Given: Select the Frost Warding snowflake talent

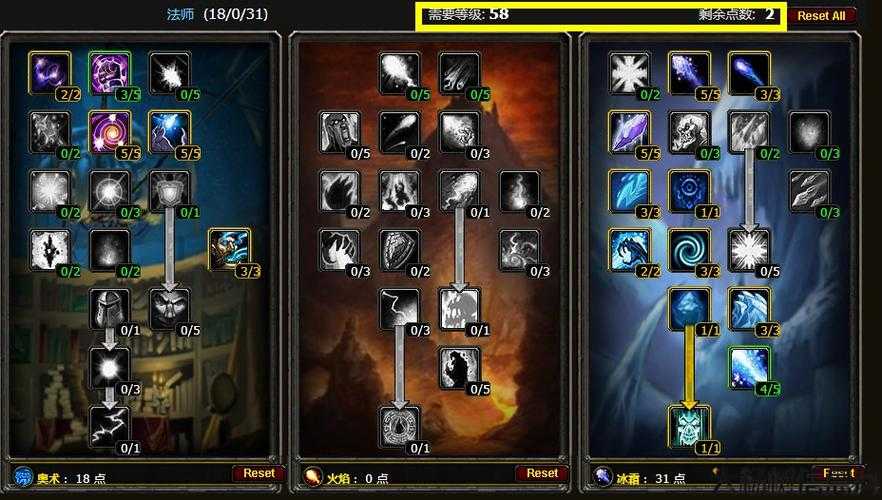Looking at the screenshot, I should 629,73.
